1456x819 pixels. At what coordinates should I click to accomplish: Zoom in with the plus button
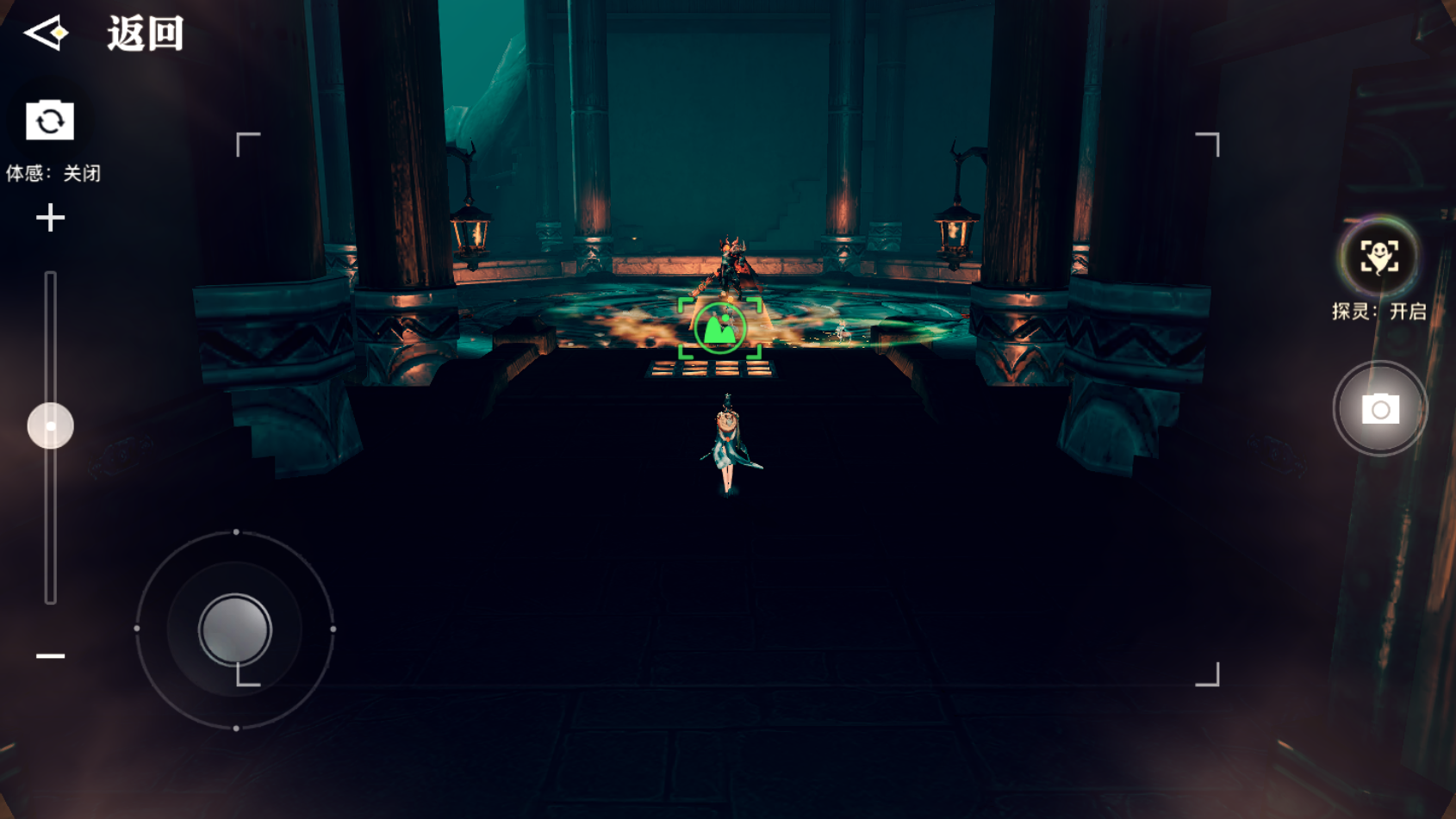50,218
